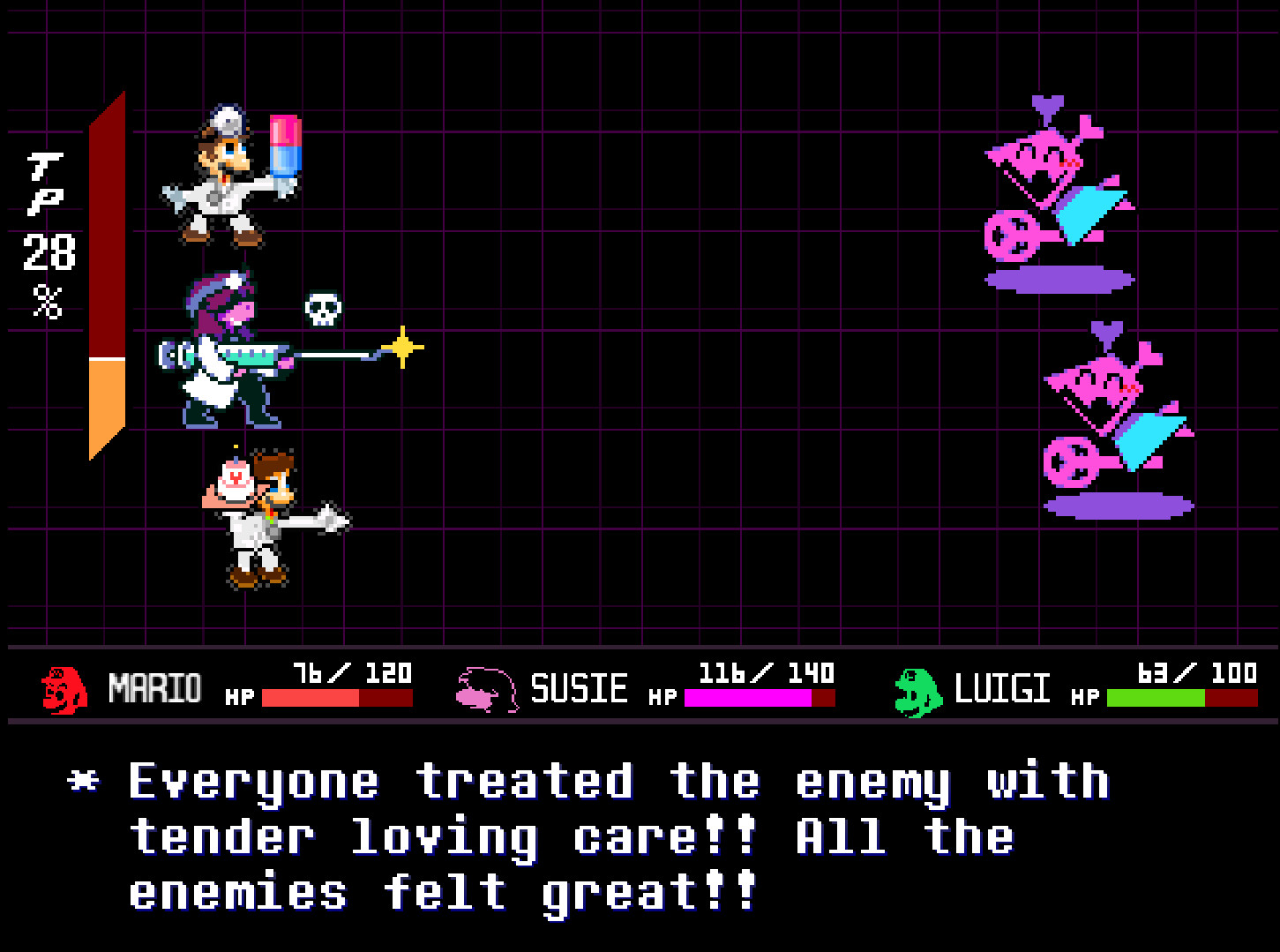The width and height of the screenshot is (1280, 952).
Task: Select Mario's red party portrait icon
Action: 60,687
